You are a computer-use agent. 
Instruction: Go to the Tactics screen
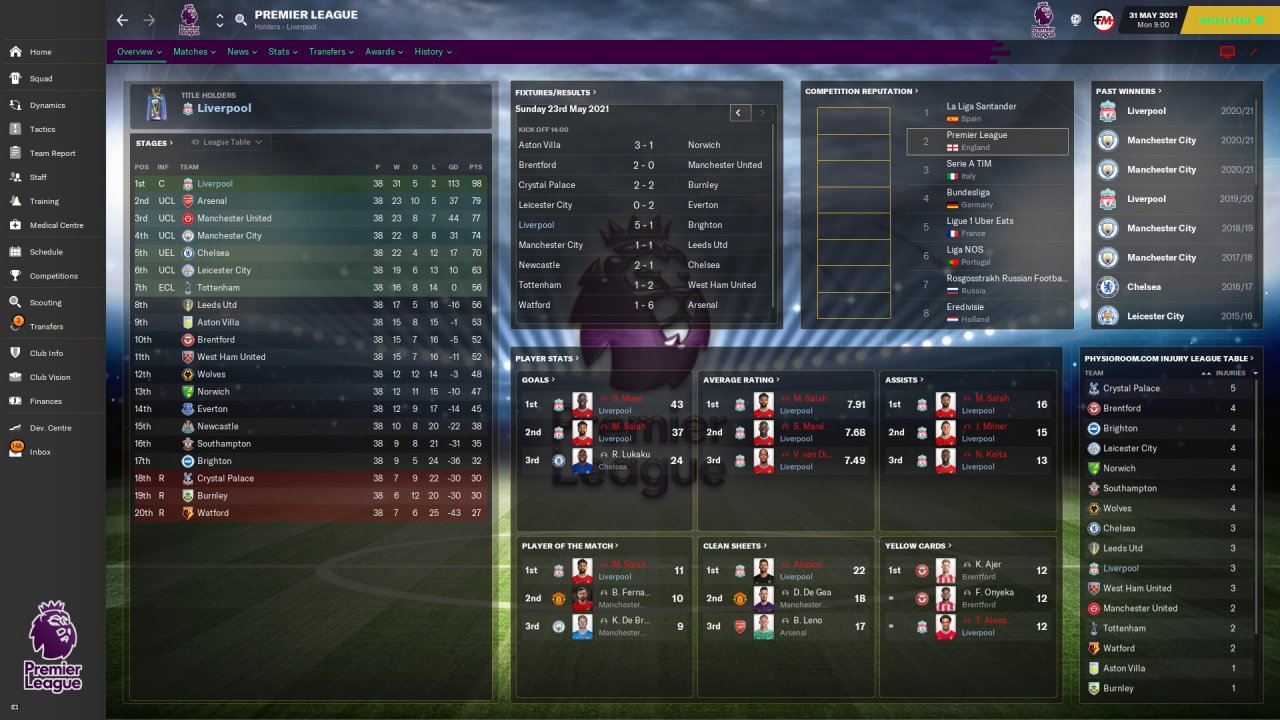(42, 129)
